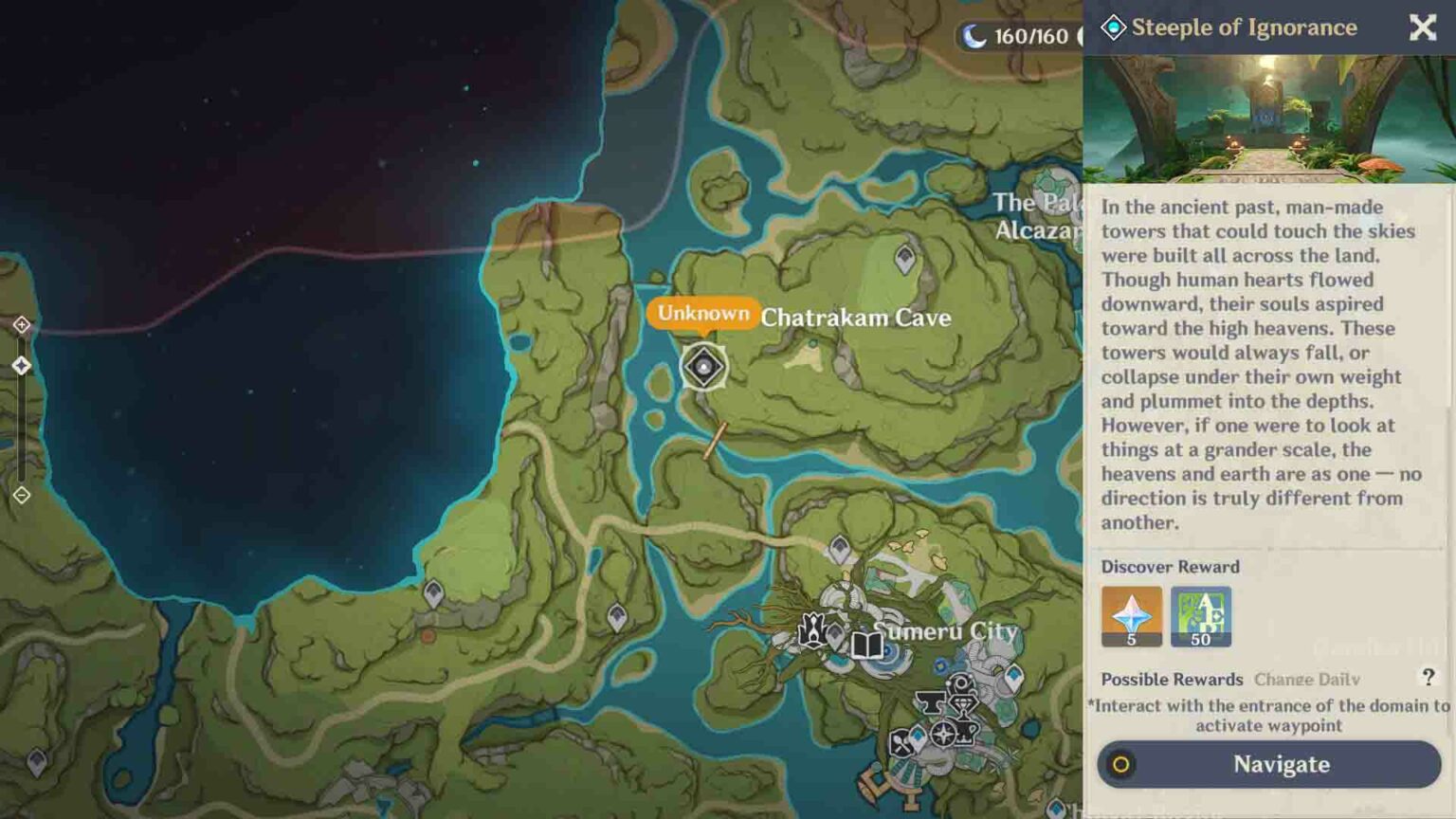Select the Adventurers' Guild compass icon
1456x819 pixels.
coord(943,734)
